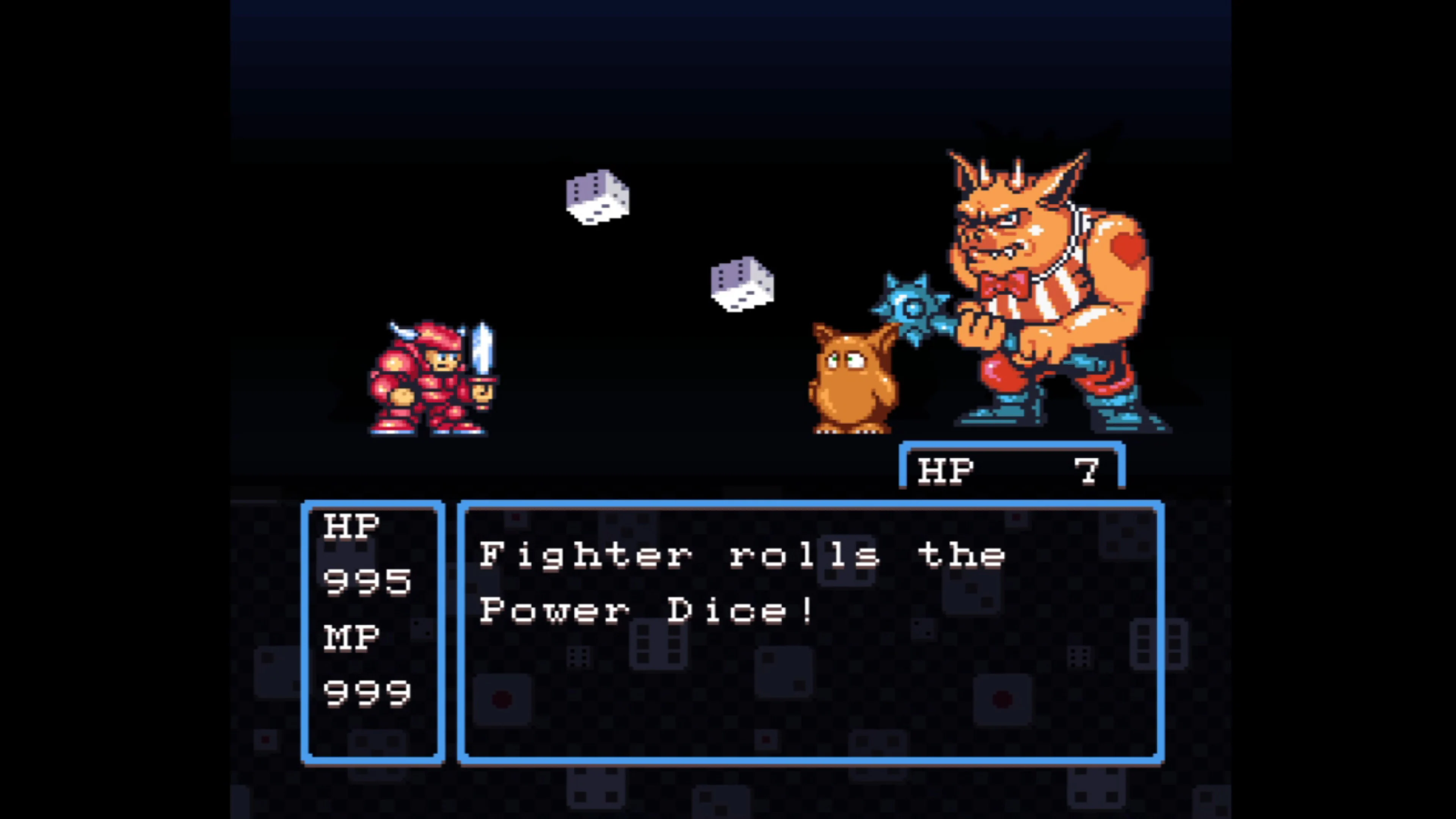Image resolution: width=1456 pixels, height=819 pixels.
Task: Select the HP label in the stats panel
Action: [x=351, y=526]
